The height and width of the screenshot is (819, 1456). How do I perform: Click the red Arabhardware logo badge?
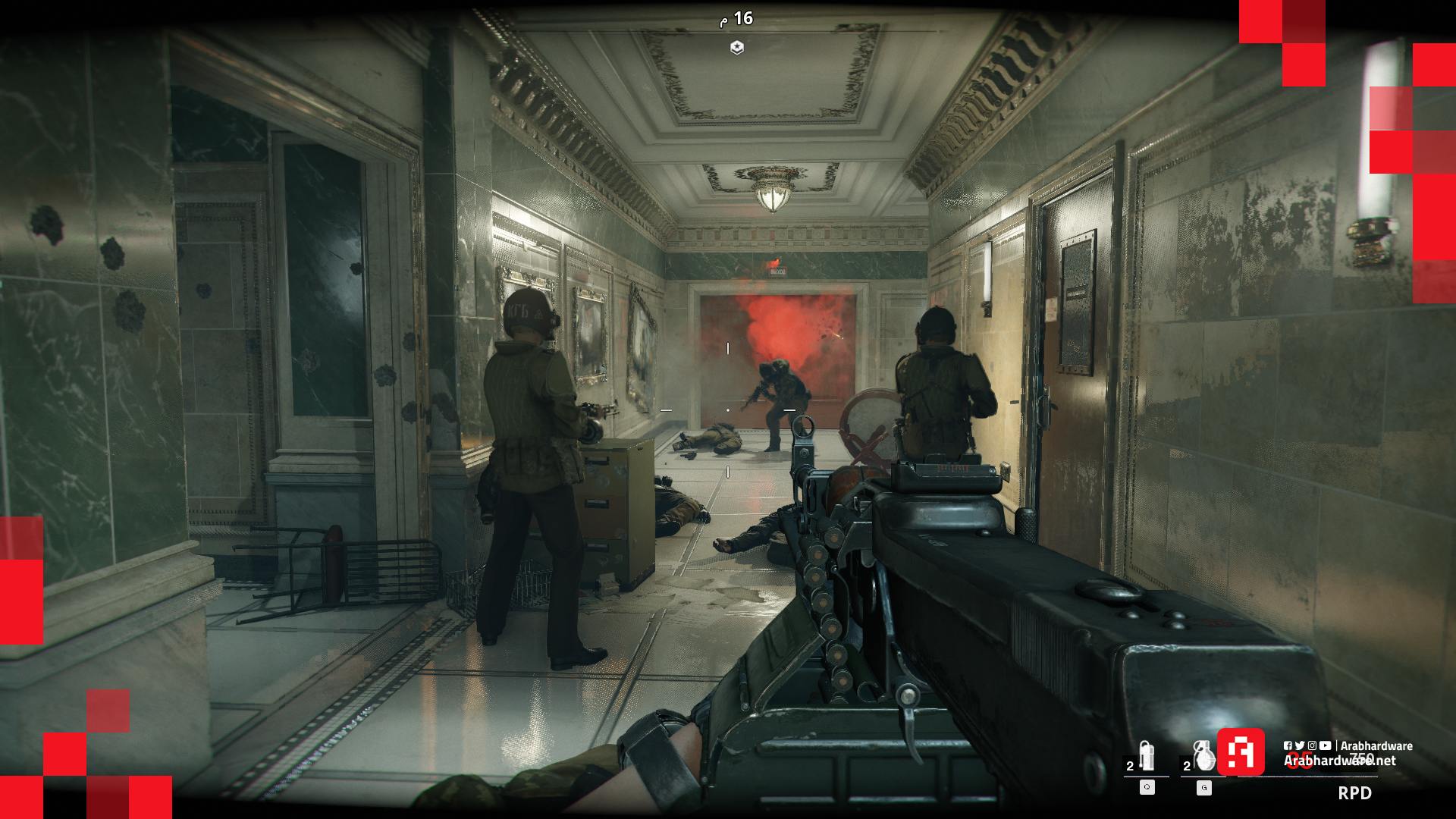[x=1241, y=752]
